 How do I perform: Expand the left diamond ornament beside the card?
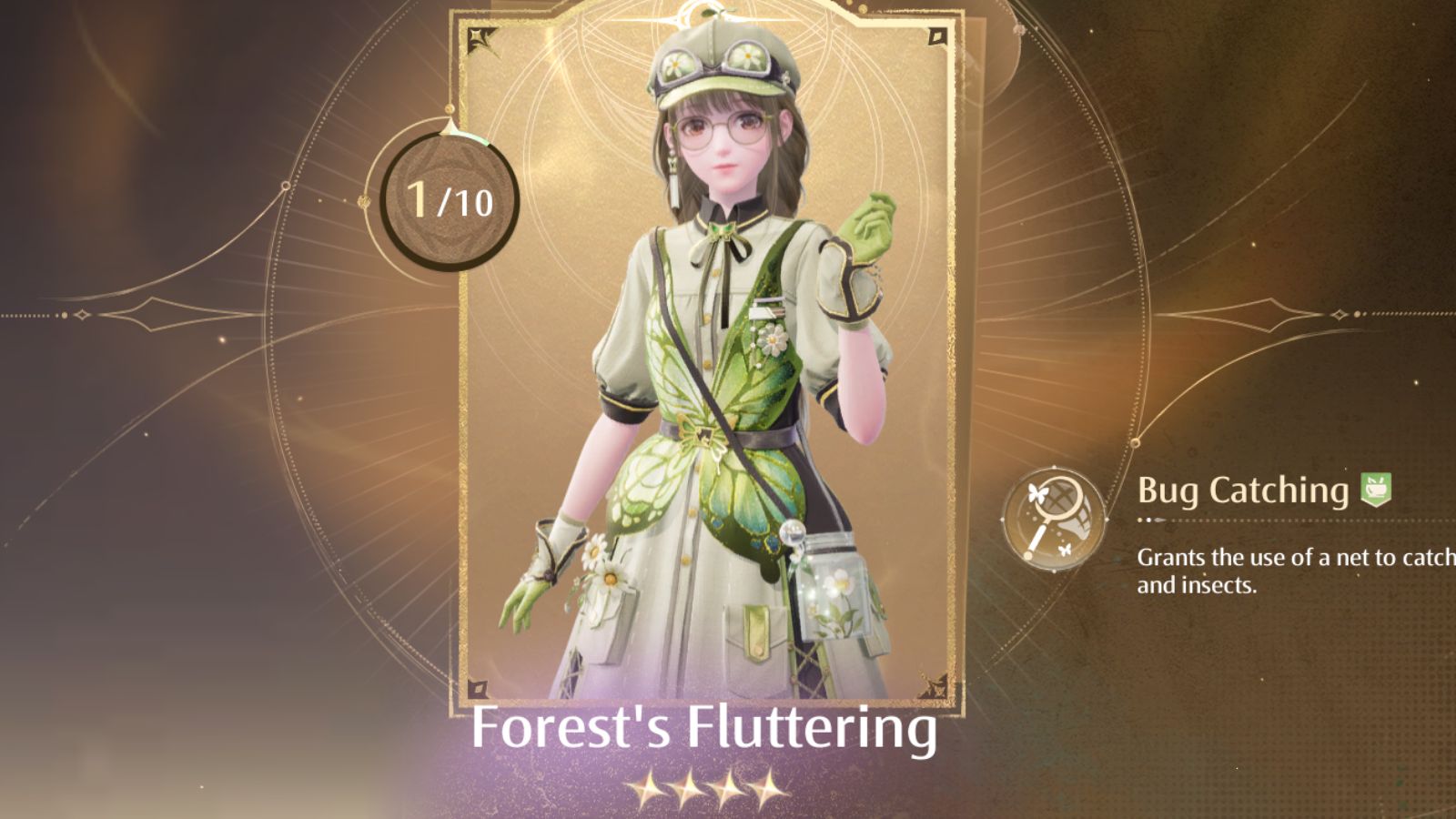(150, 314)
